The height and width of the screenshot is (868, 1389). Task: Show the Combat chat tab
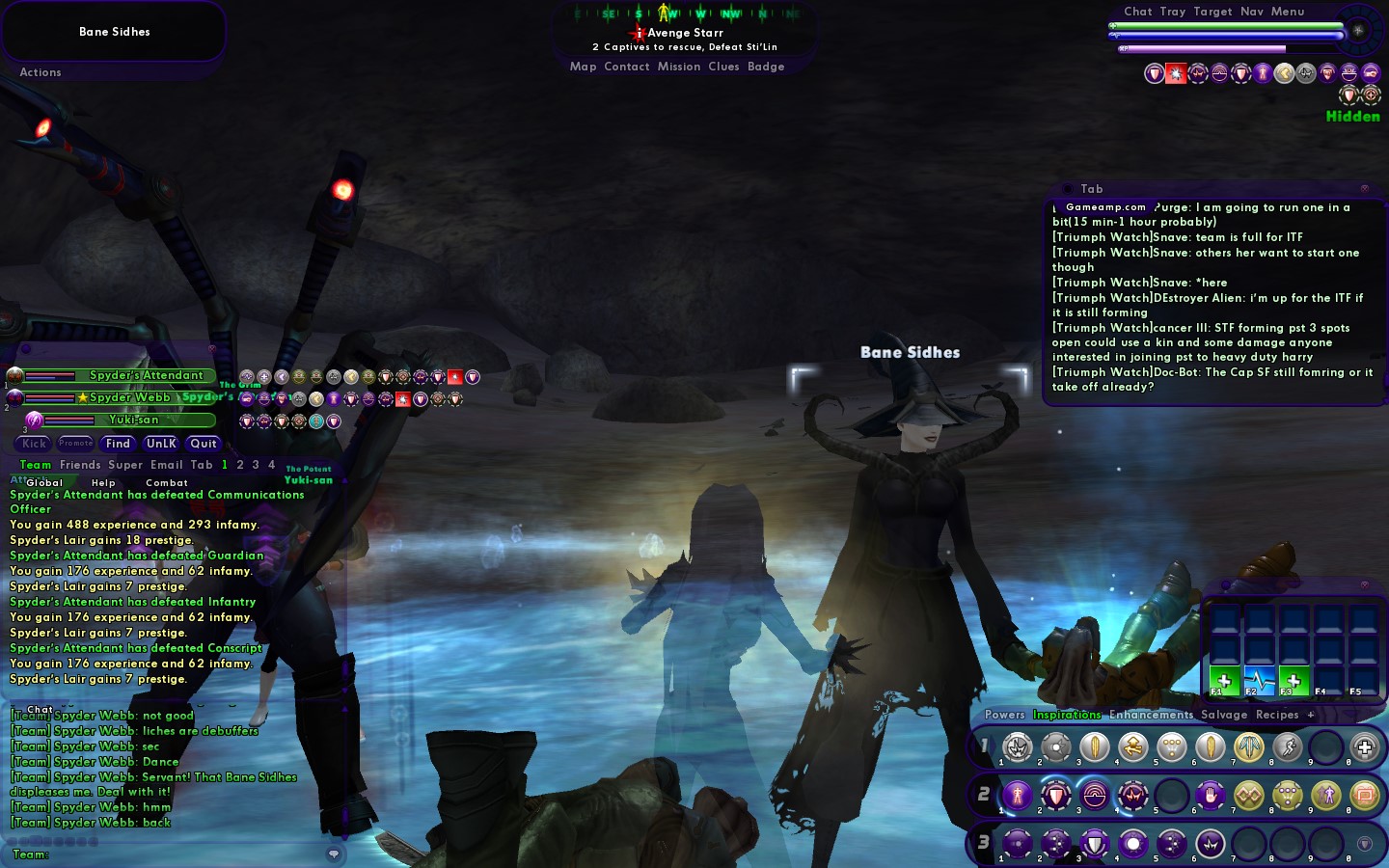pos(167,482)
